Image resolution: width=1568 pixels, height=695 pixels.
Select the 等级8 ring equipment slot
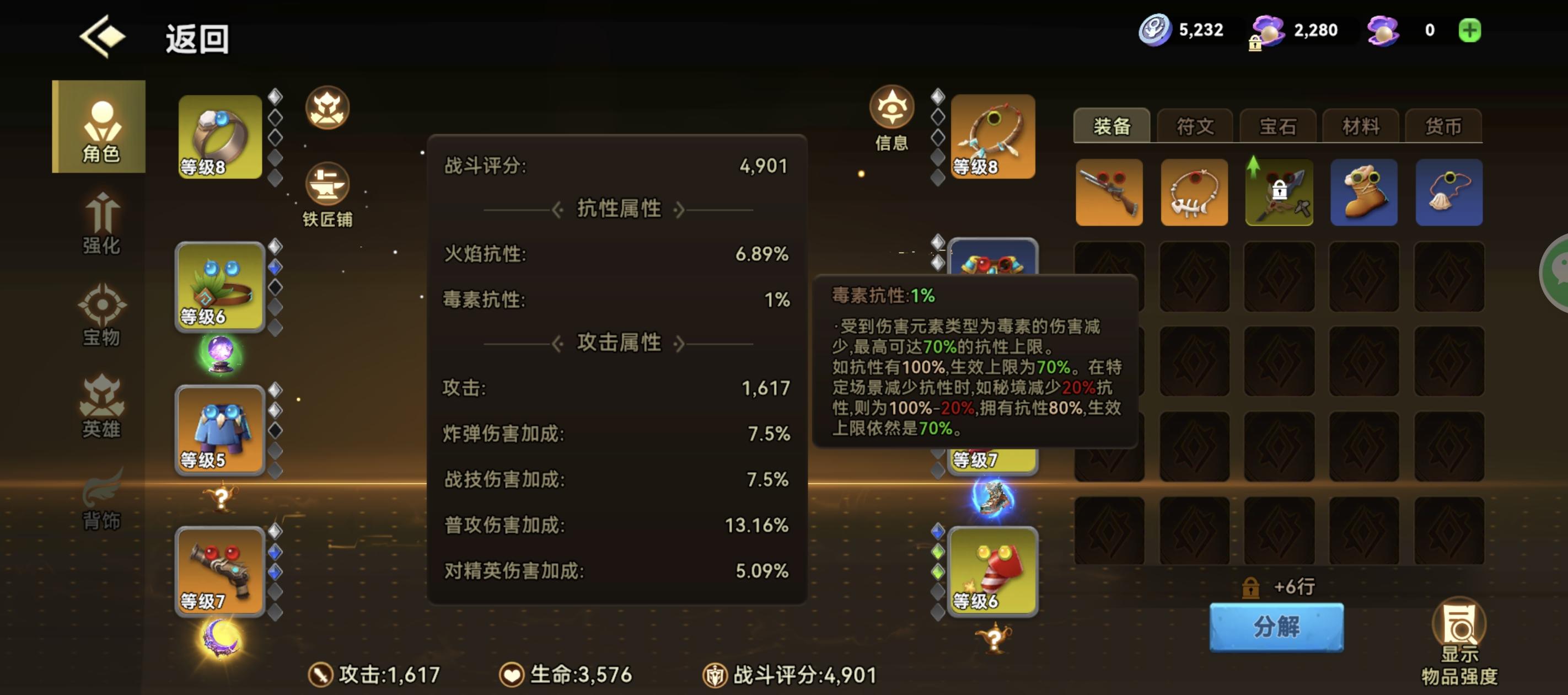[221, 137]
